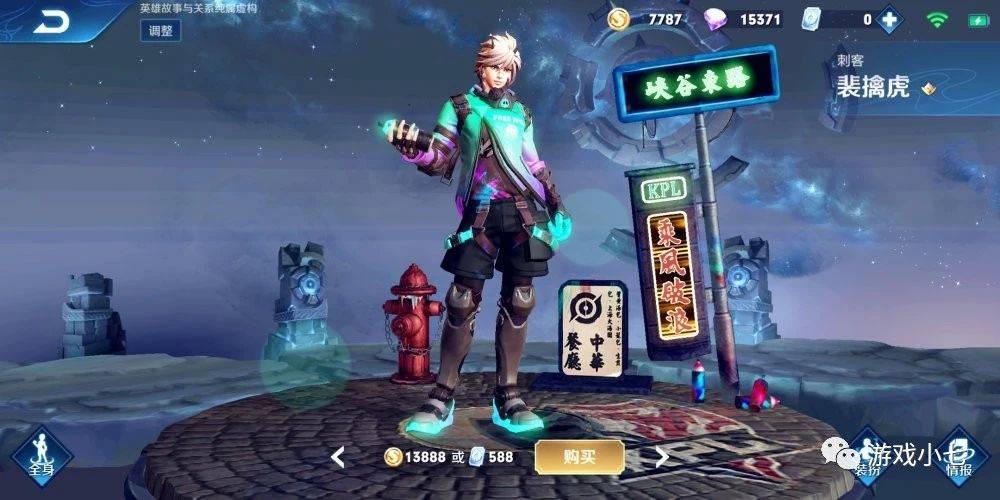Go back using the top-left return arrow

[50, 20]
